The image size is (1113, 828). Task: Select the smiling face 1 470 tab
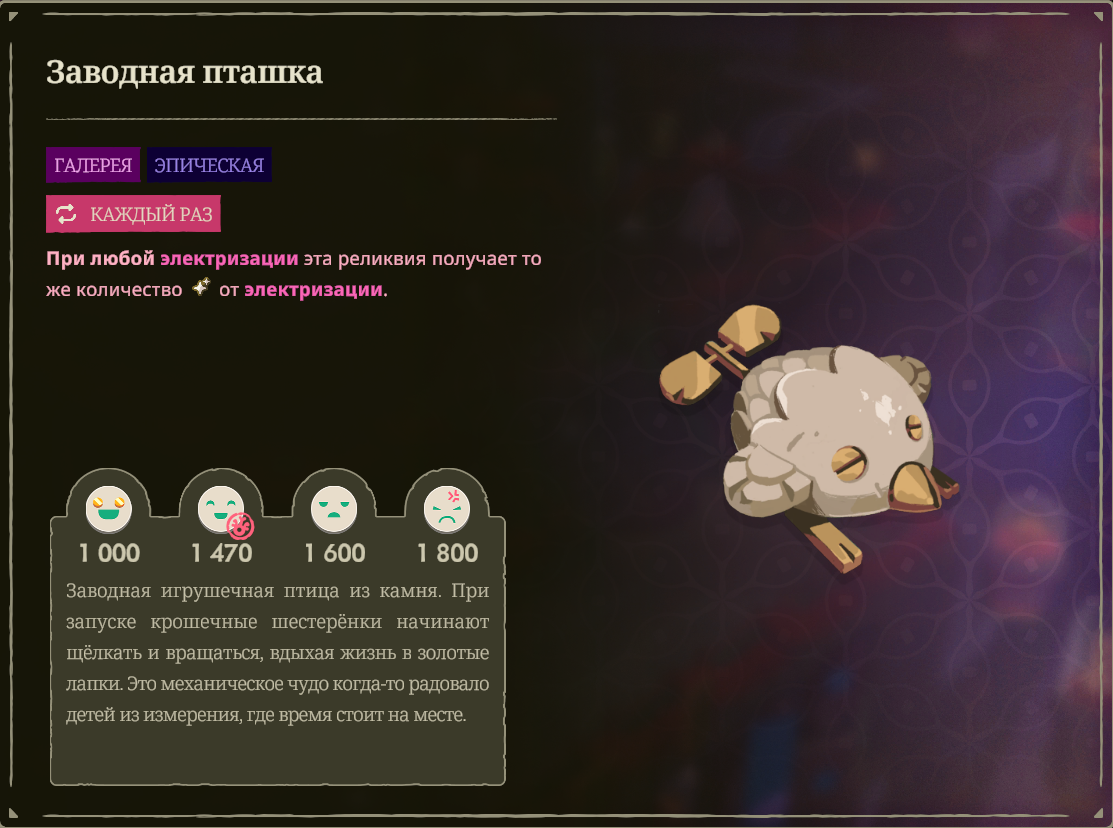point(221,510)
